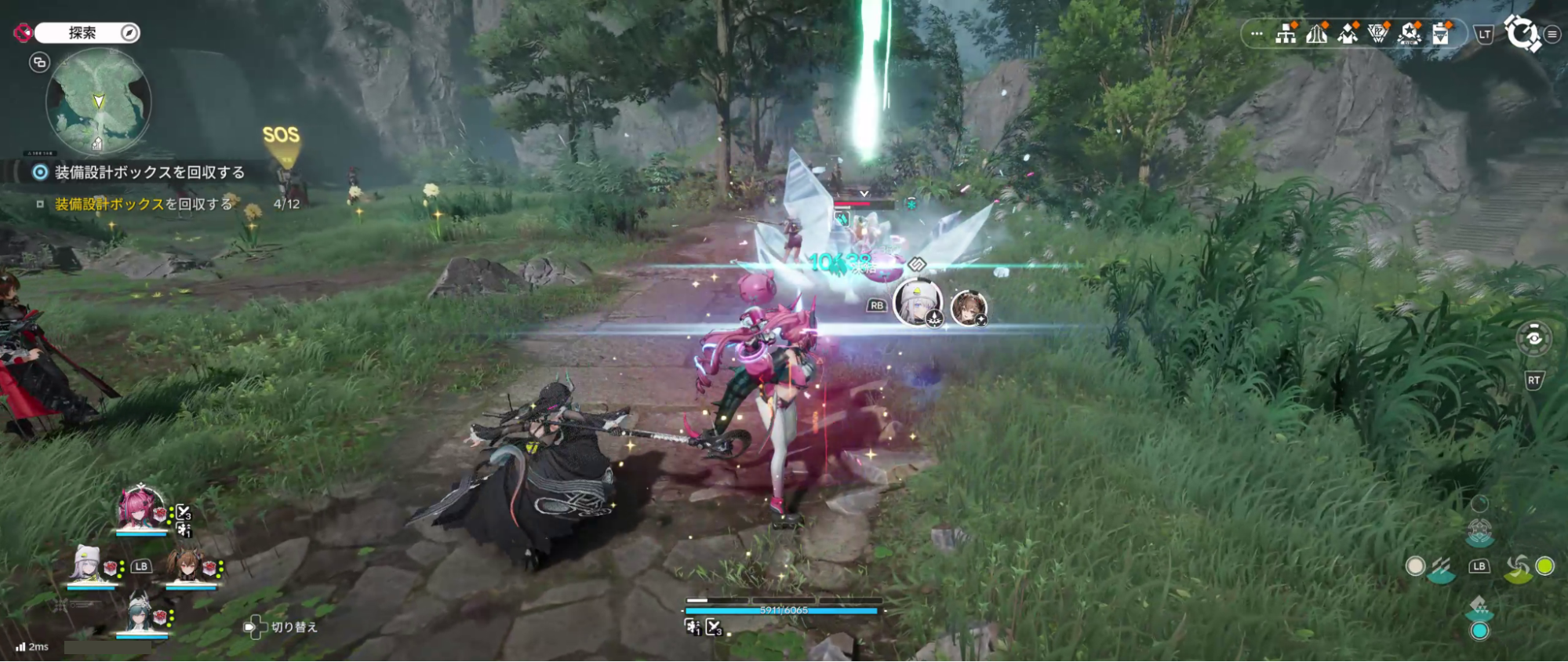
Task: Open the hierarchy tree diagram icon
Action: pyautogui.click(x=1286, y=35)
